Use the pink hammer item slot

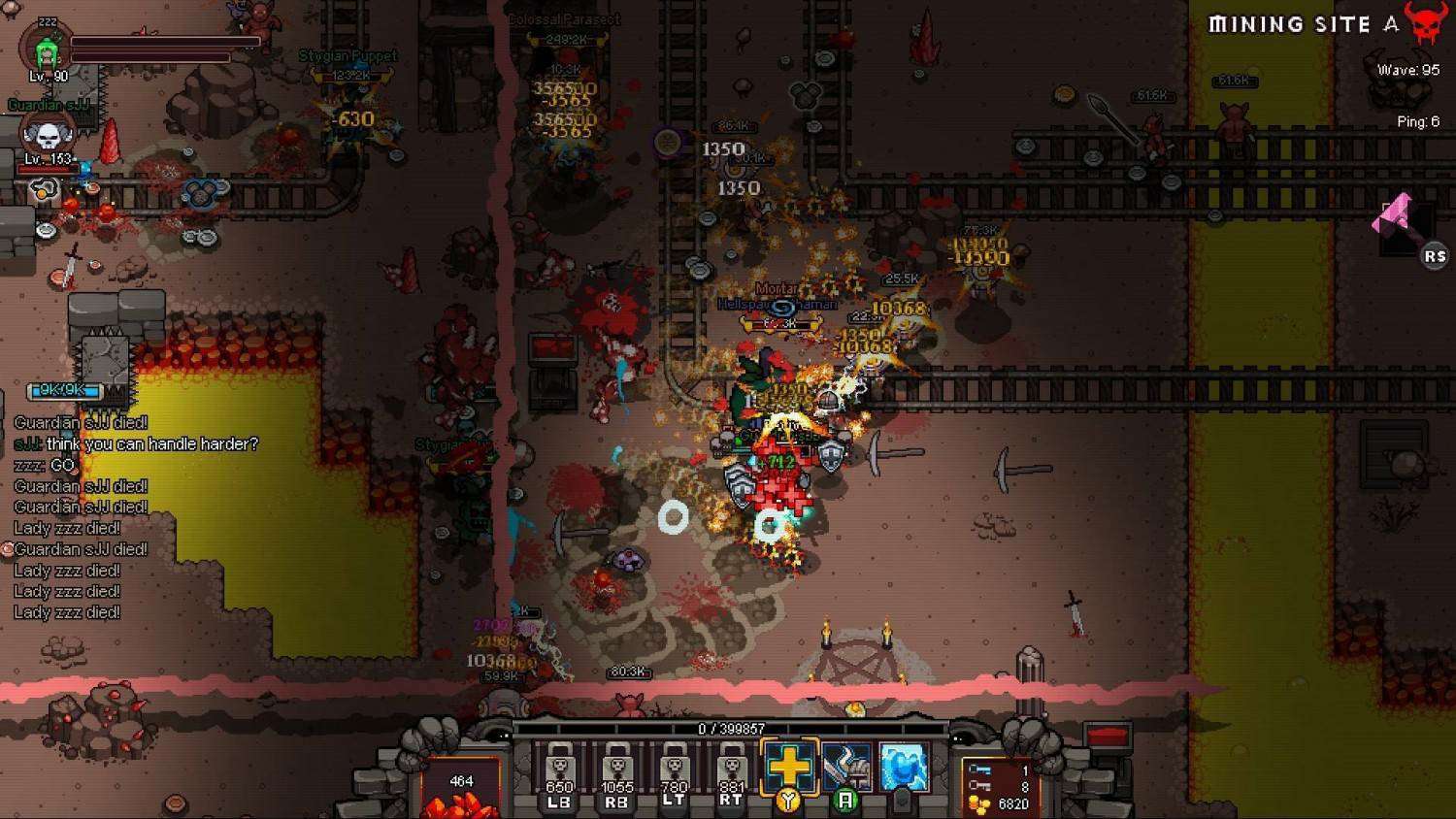click(x=1399, y=222)
